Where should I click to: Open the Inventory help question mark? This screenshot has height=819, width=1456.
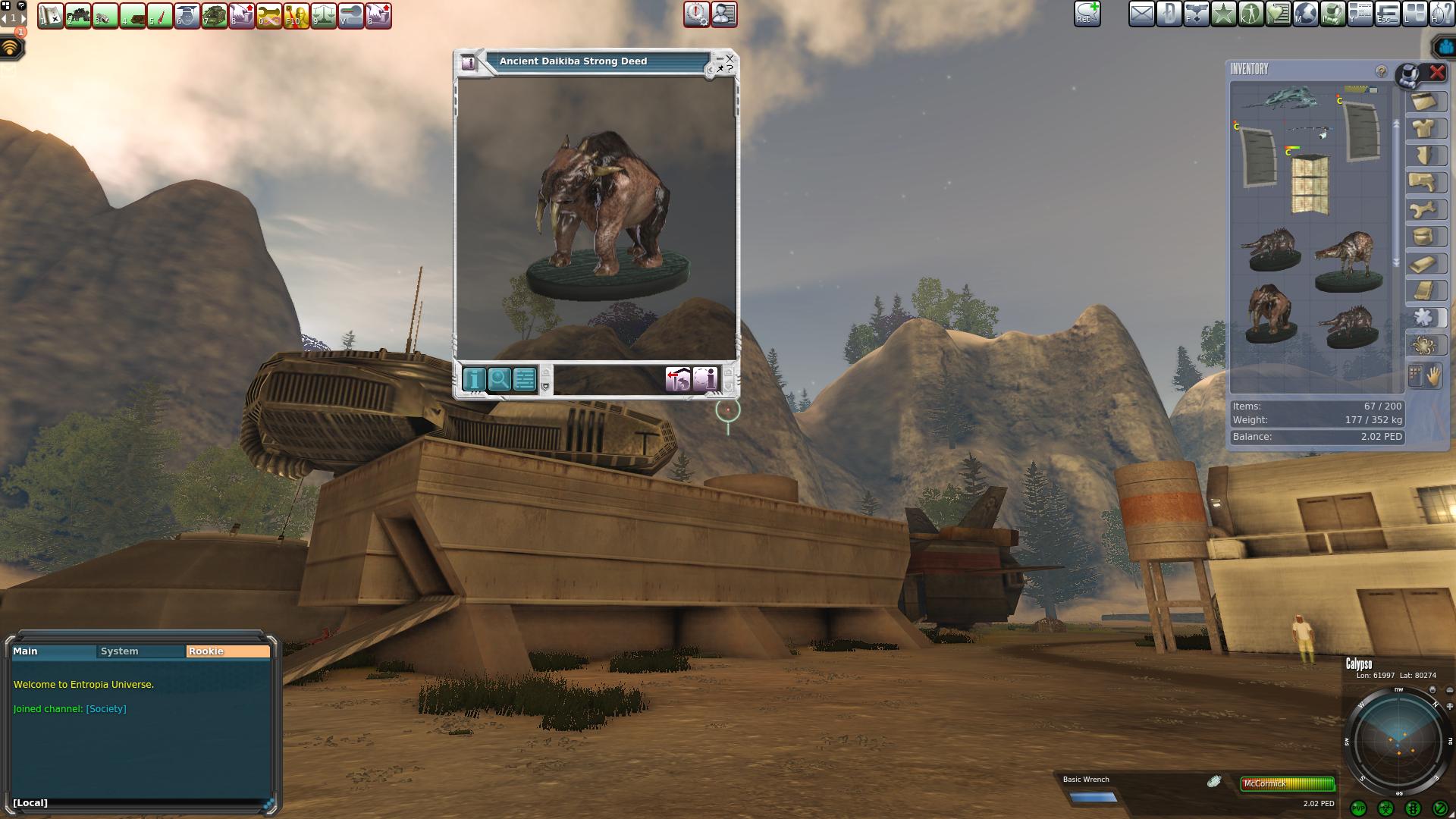(x=1381, y=71)
